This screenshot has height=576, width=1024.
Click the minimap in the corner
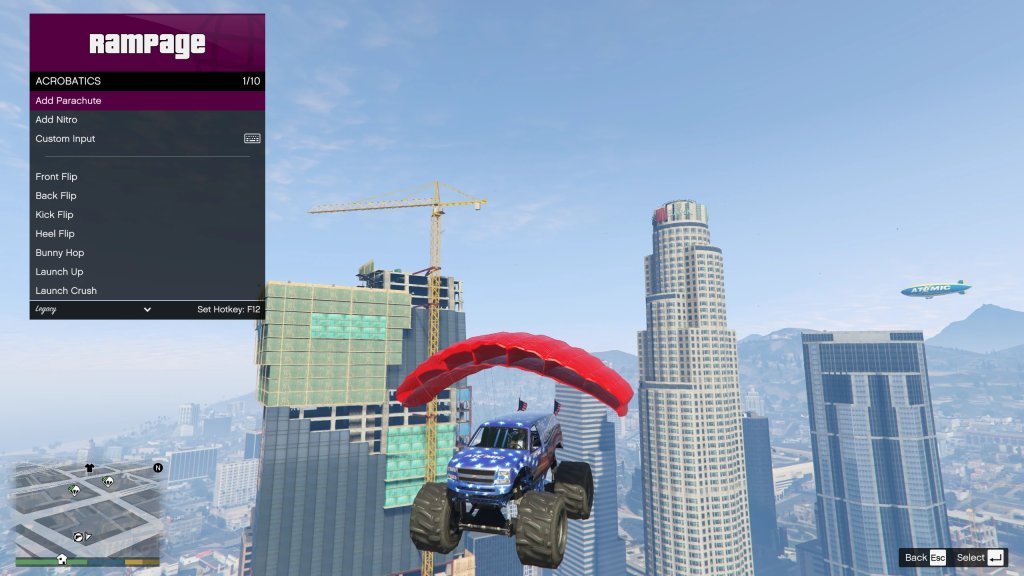(87, 505)
